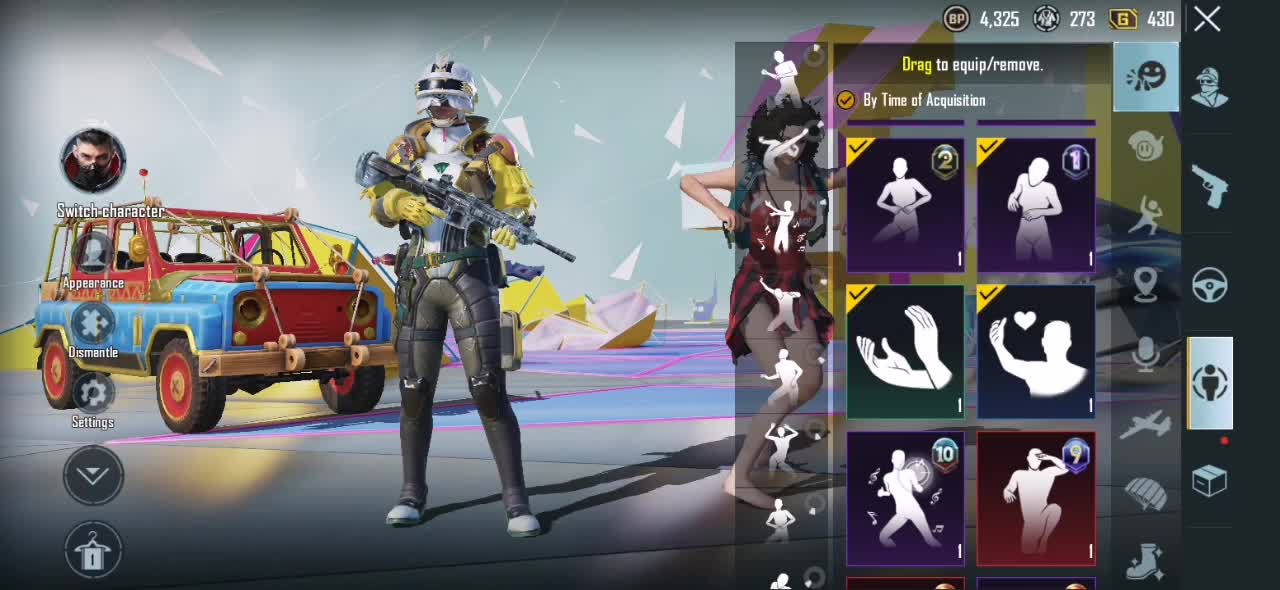Show the parachute sub-category
The image size is (1280, 590).
coord(1146,493)
